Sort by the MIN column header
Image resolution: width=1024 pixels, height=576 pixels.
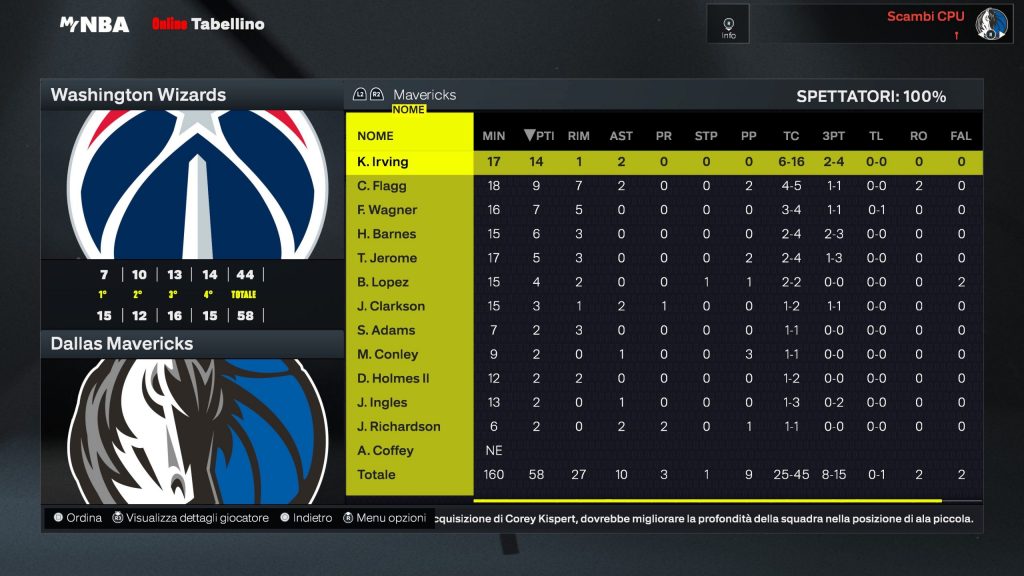pos(493,136)
